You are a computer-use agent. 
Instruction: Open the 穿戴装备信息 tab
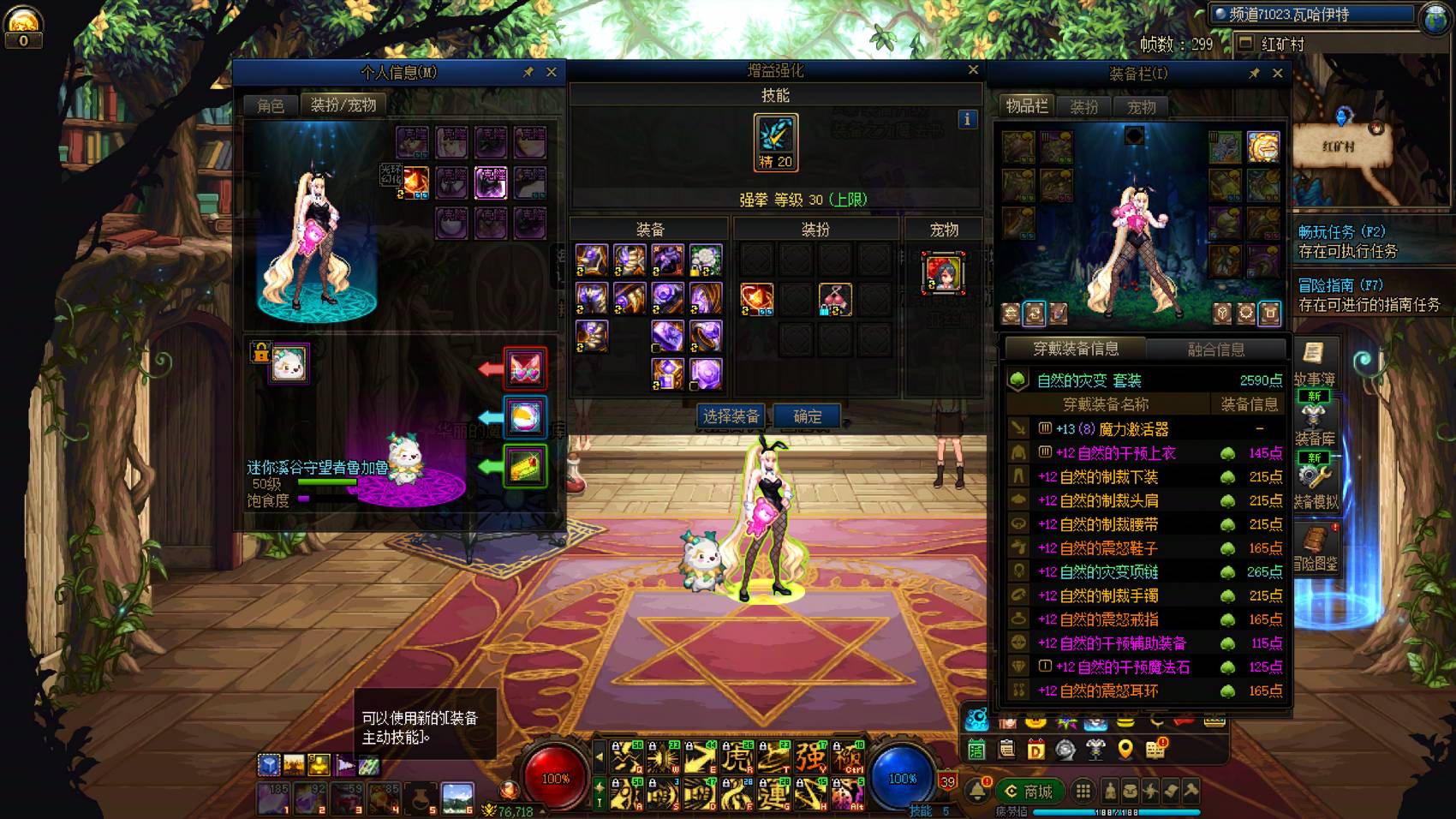pos(1076,349)
